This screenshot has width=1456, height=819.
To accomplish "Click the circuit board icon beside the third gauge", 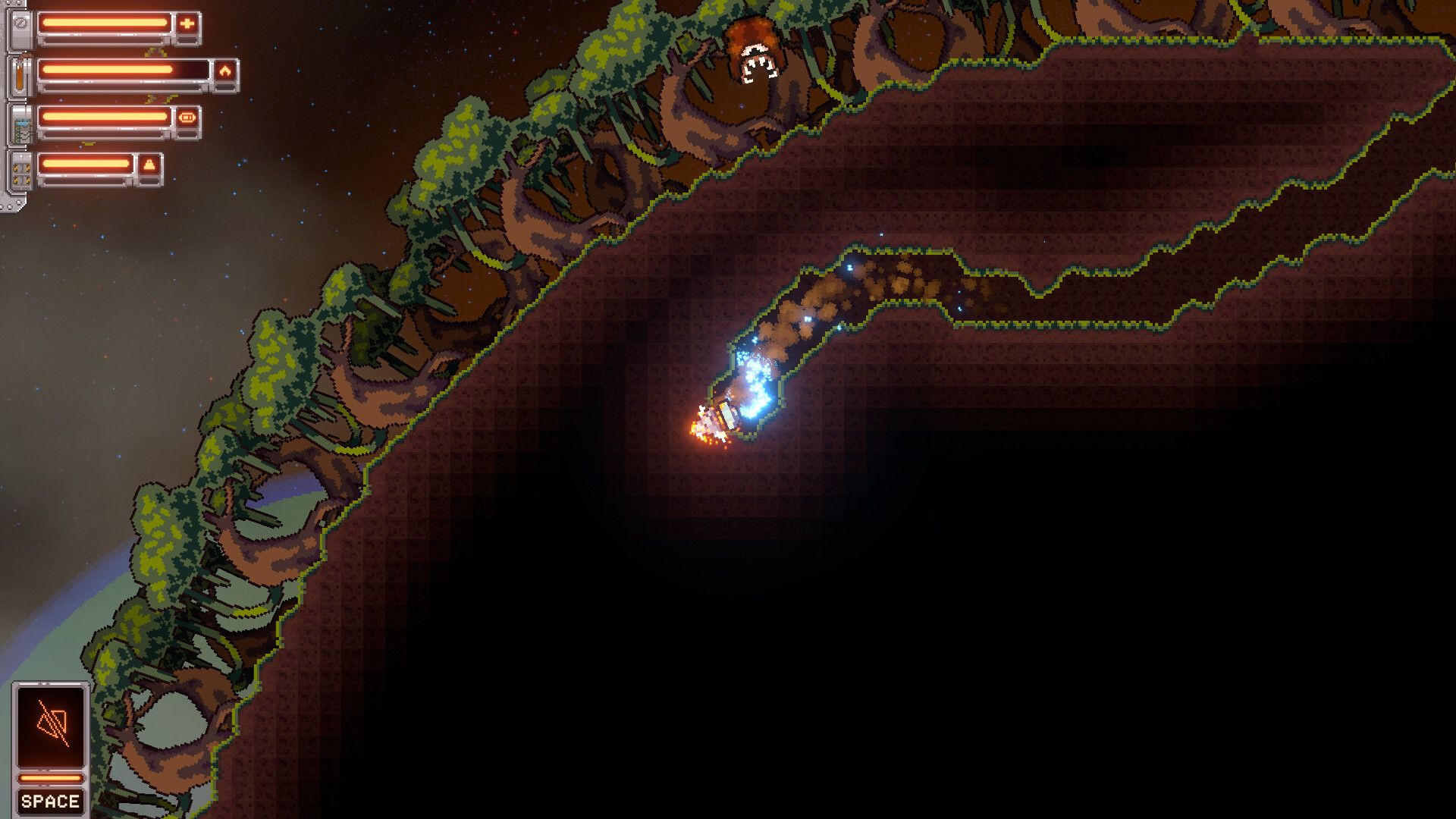I will (22, 129).
